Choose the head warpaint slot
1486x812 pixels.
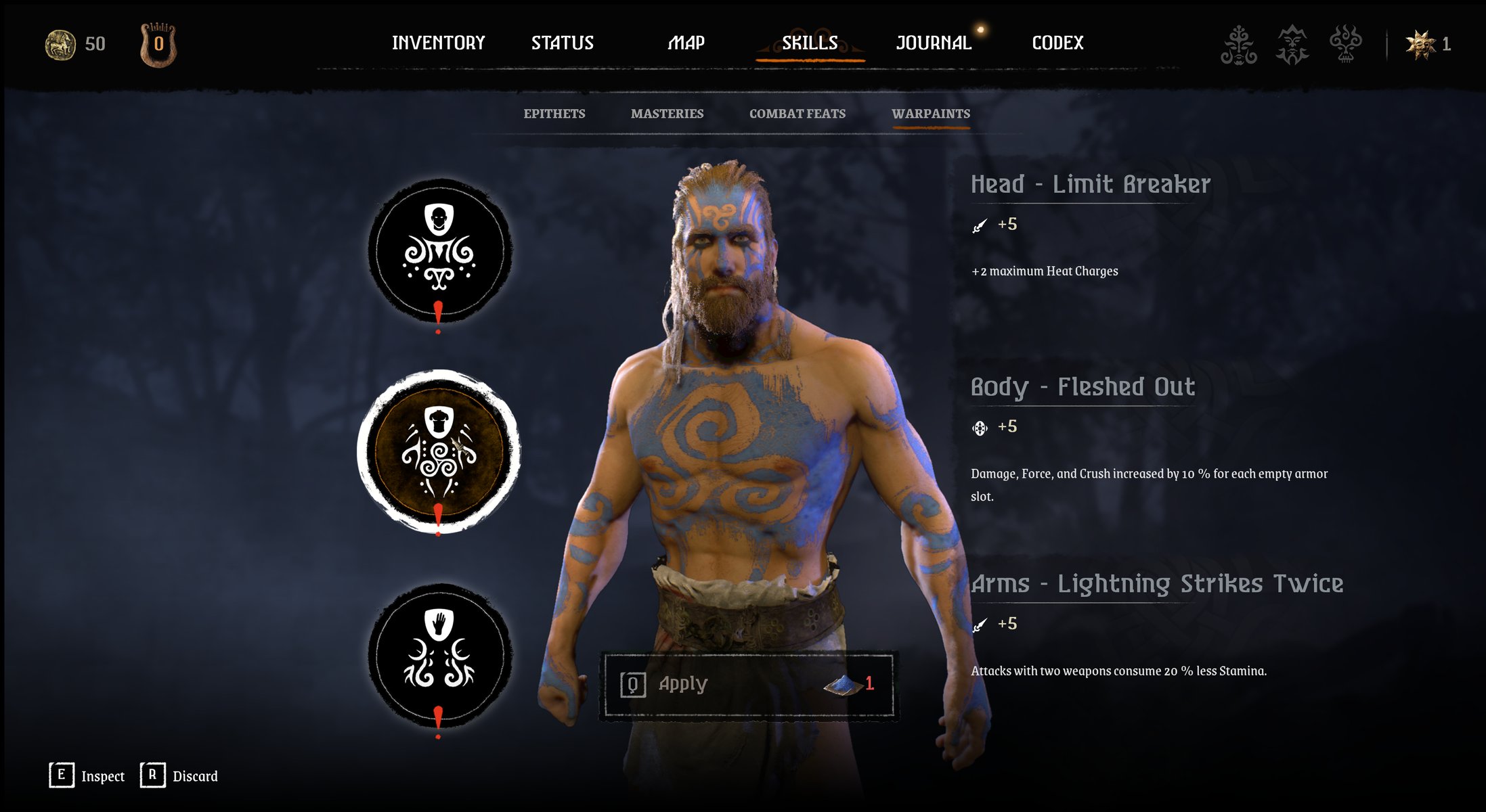click(x=439, y=250)
